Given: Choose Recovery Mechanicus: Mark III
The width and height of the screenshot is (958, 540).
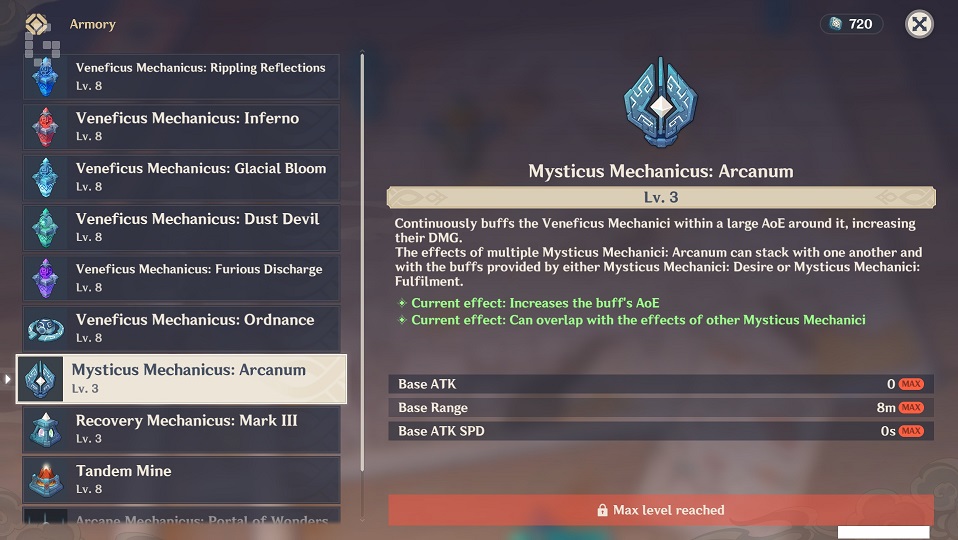Looking at the screenshot, I should tap(181, 429).
